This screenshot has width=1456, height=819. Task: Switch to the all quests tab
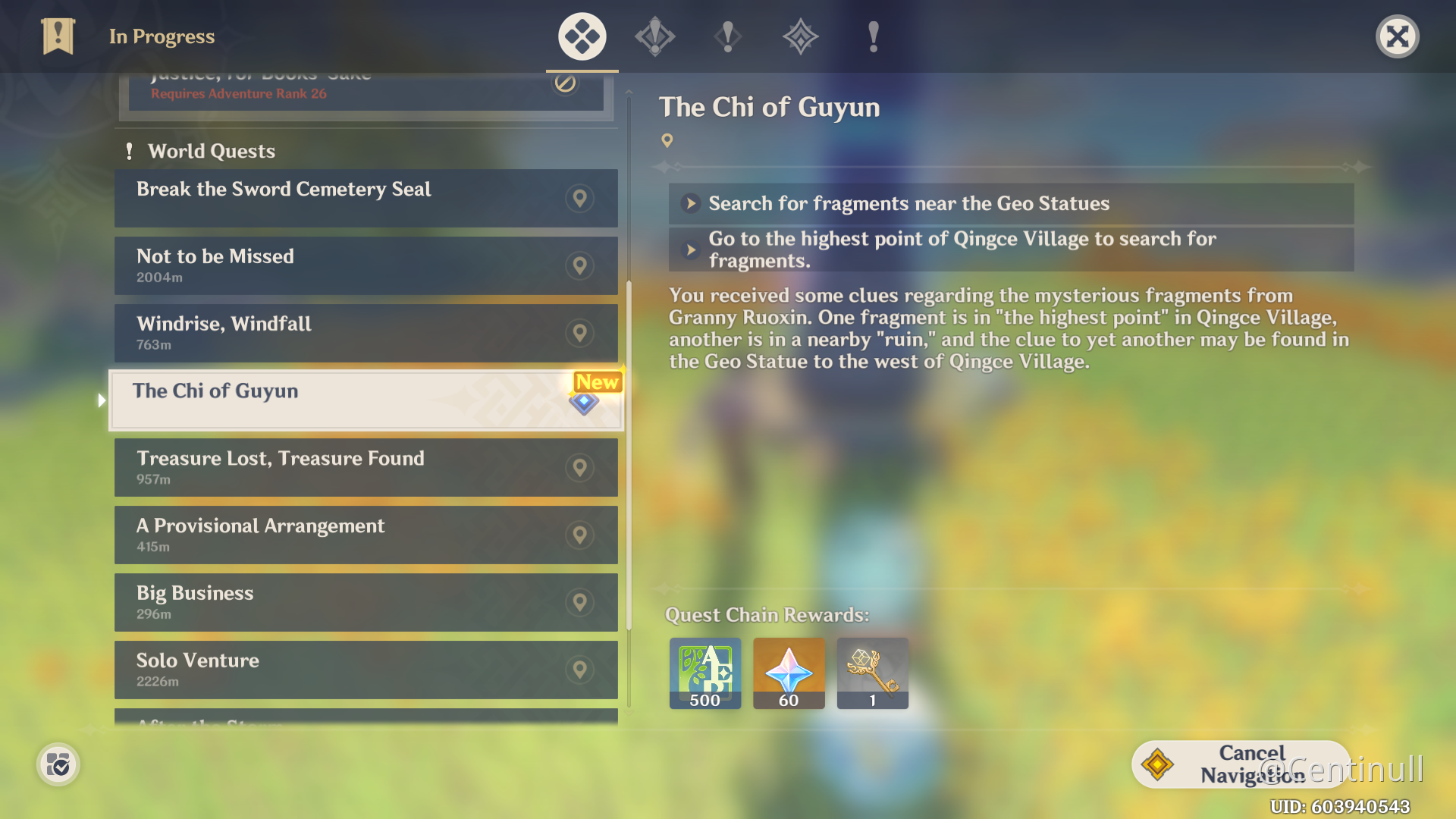coord(582,36)
